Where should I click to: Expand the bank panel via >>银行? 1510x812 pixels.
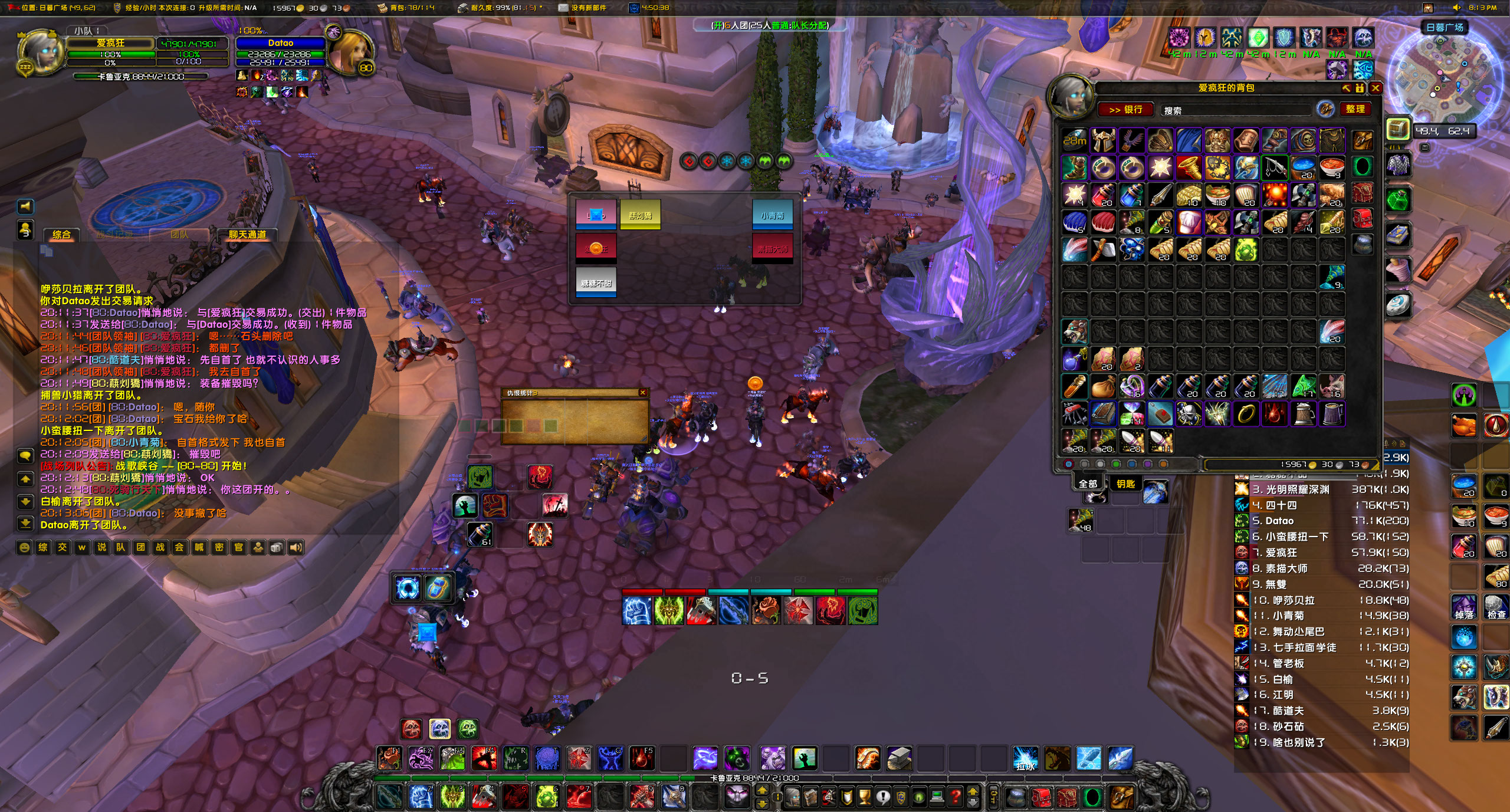[1126, 110]
